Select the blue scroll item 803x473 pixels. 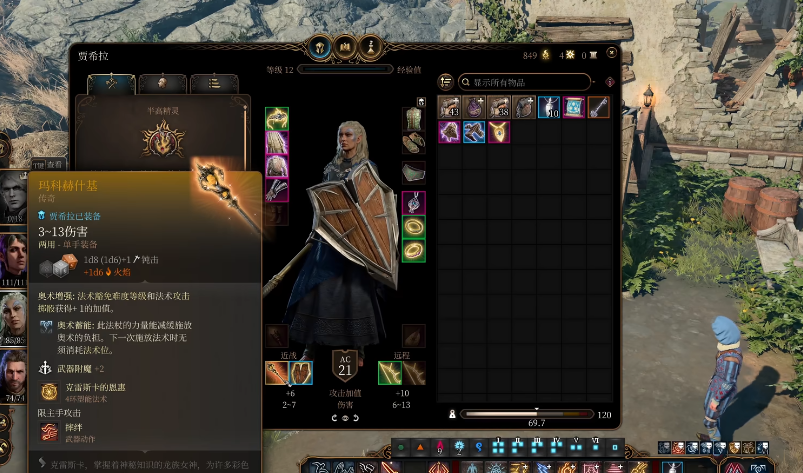(x=574, y=107)
